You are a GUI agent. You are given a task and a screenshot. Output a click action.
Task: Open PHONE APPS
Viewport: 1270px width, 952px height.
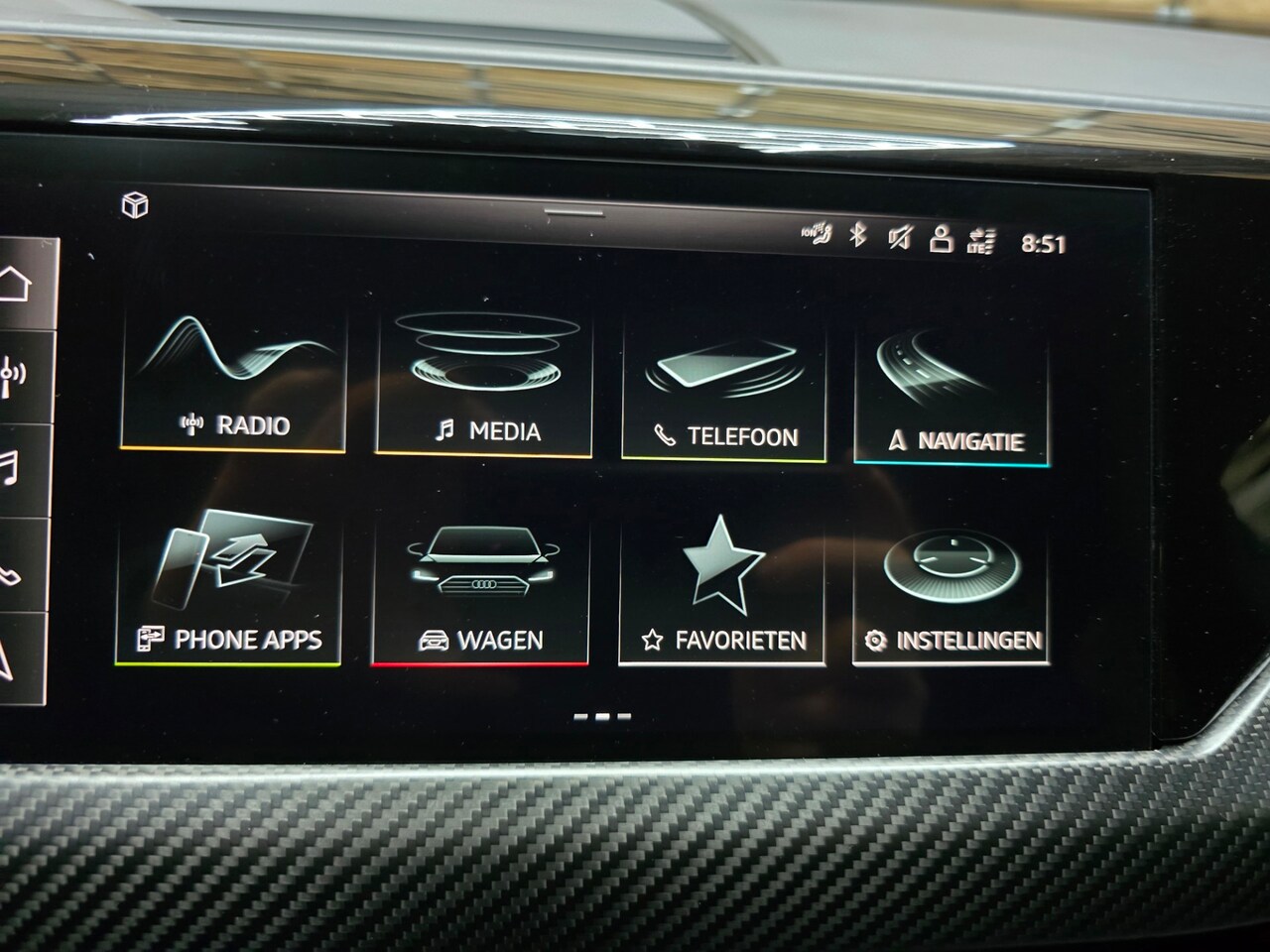[x=229, y=588]
